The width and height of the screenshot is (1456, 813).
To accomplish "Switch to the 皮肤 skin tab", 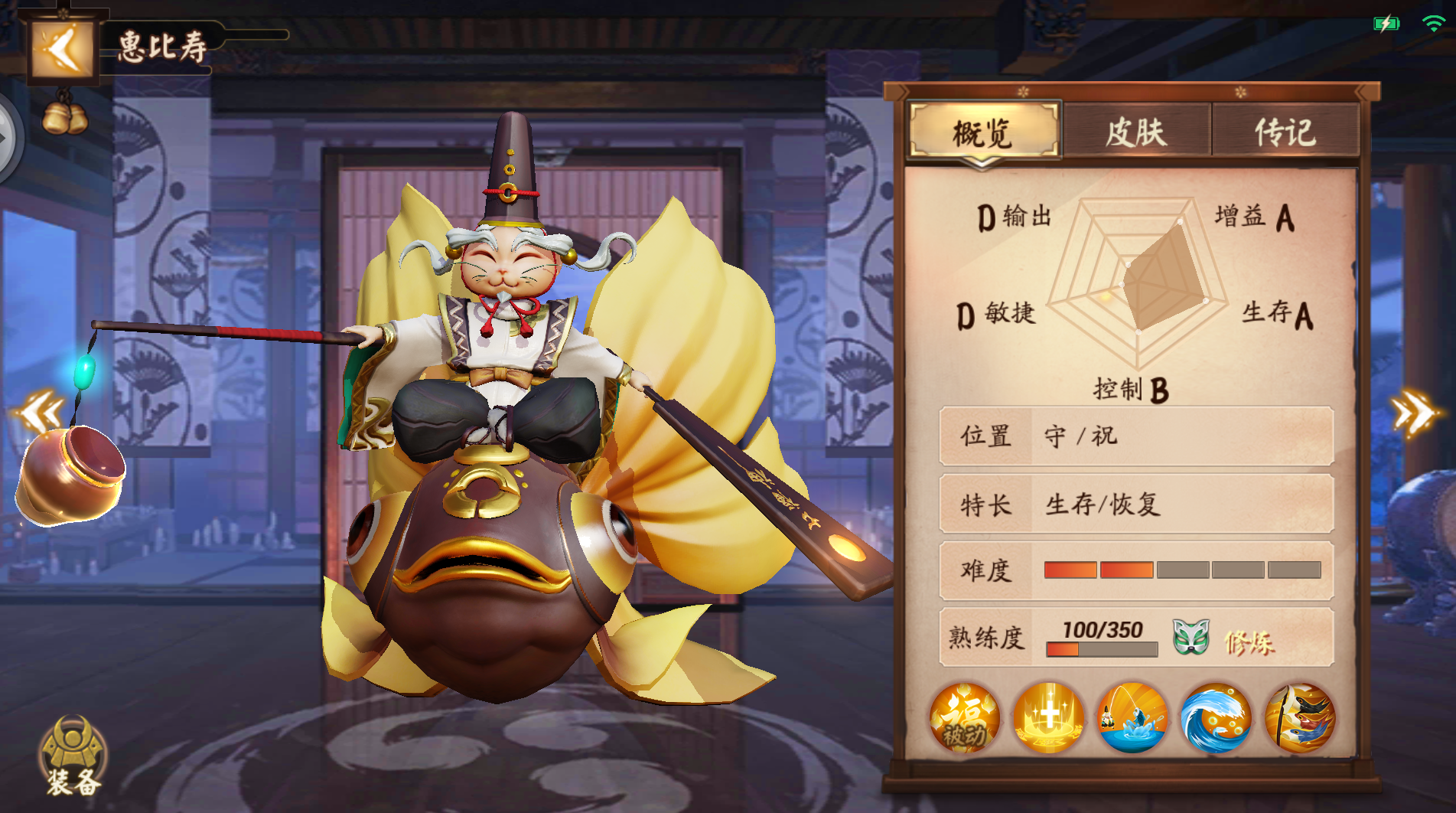I will click(x=1137, y=129).
